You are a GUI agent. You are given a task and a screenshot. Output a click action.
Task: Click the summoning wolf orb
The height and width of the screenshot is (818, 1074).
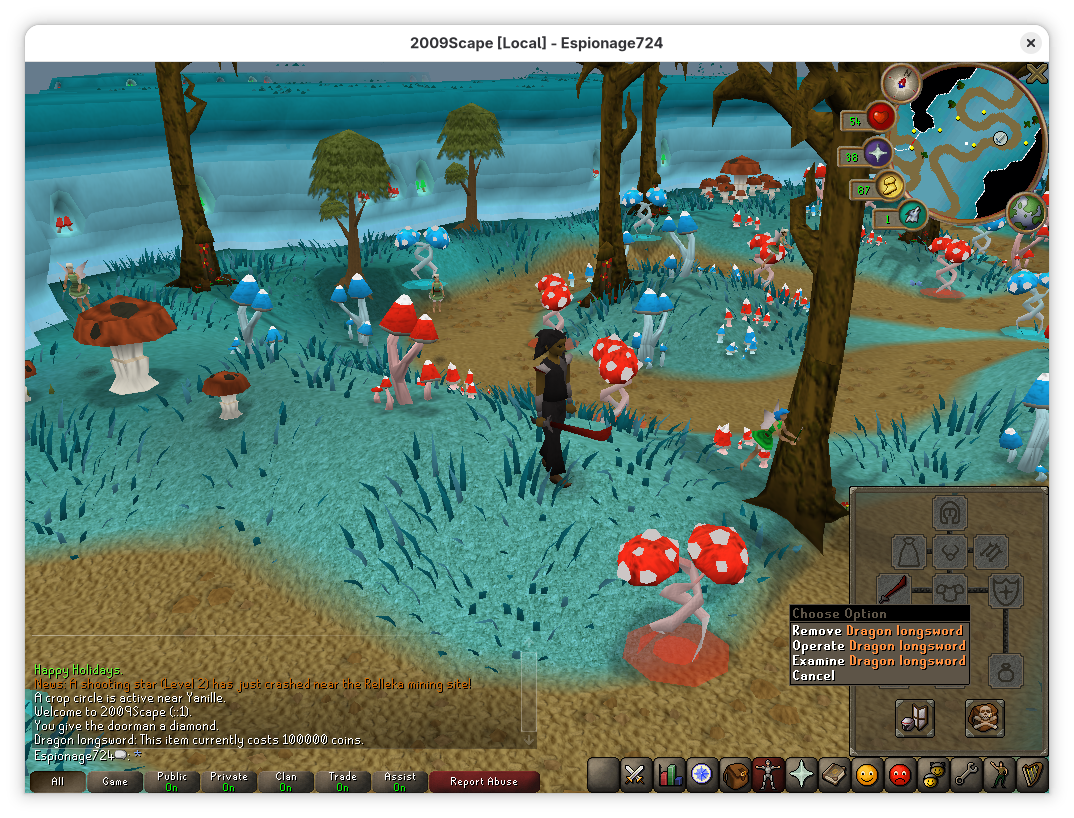coord(910,214)
